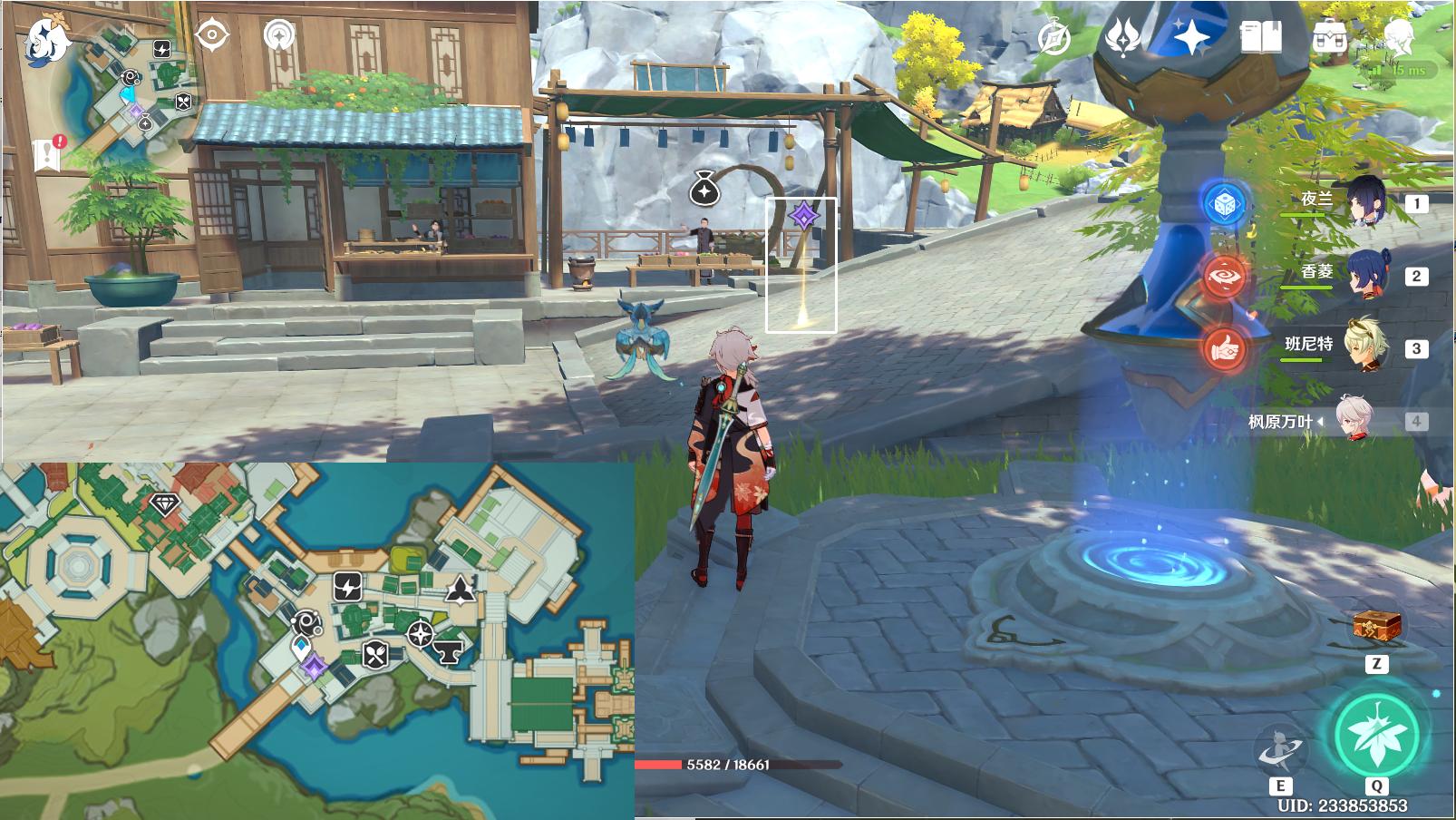This screenshot has width=1456, height=820.
Task: Open the adventurer handbook
Action: click(1260, 37)
